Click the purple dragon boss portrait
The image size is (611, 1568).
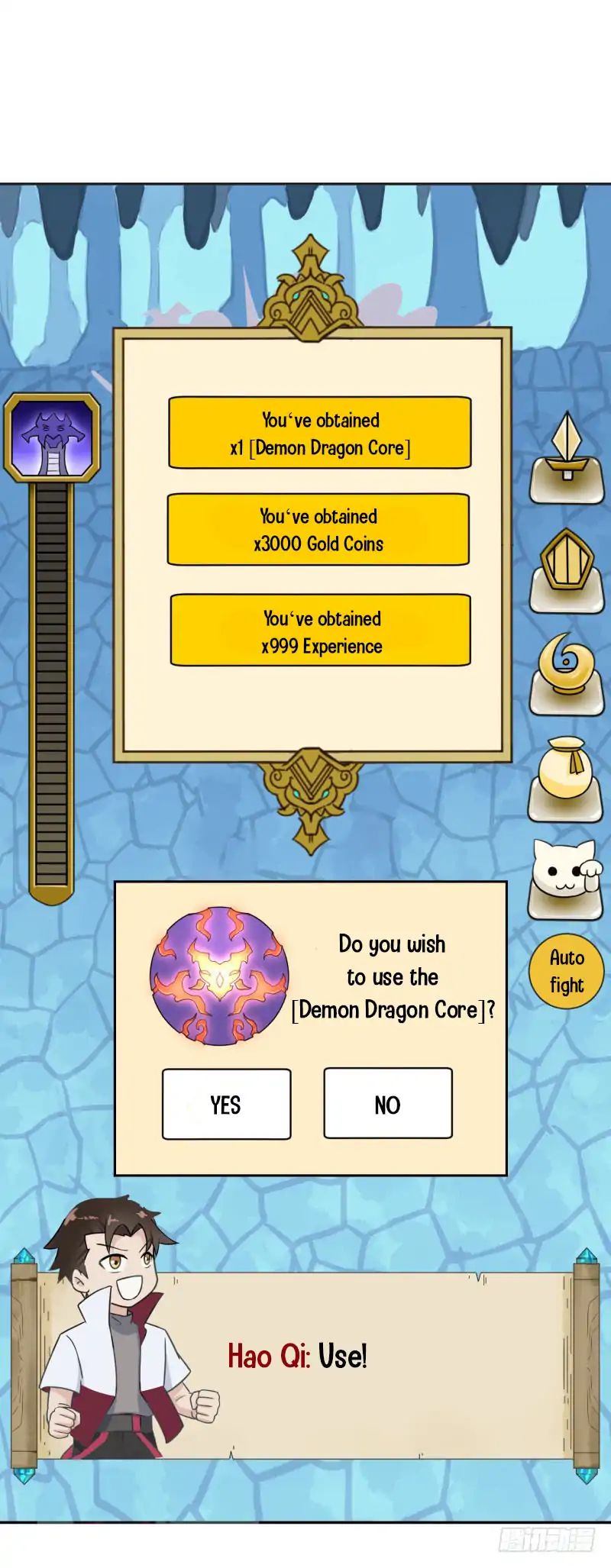click(52, 437)
